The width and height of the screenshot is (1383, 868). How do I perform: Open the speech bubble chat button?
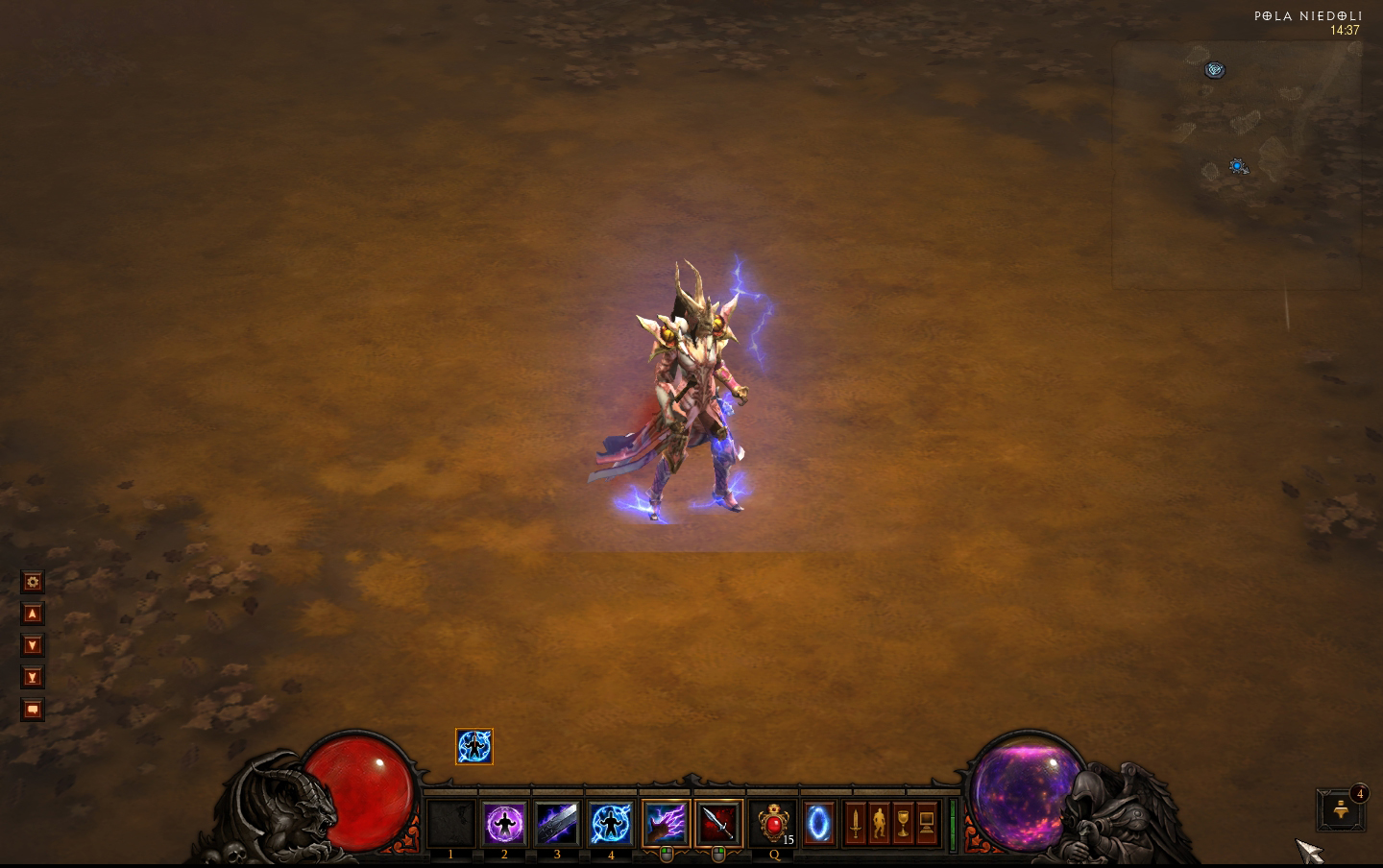[x=33, y=711]
